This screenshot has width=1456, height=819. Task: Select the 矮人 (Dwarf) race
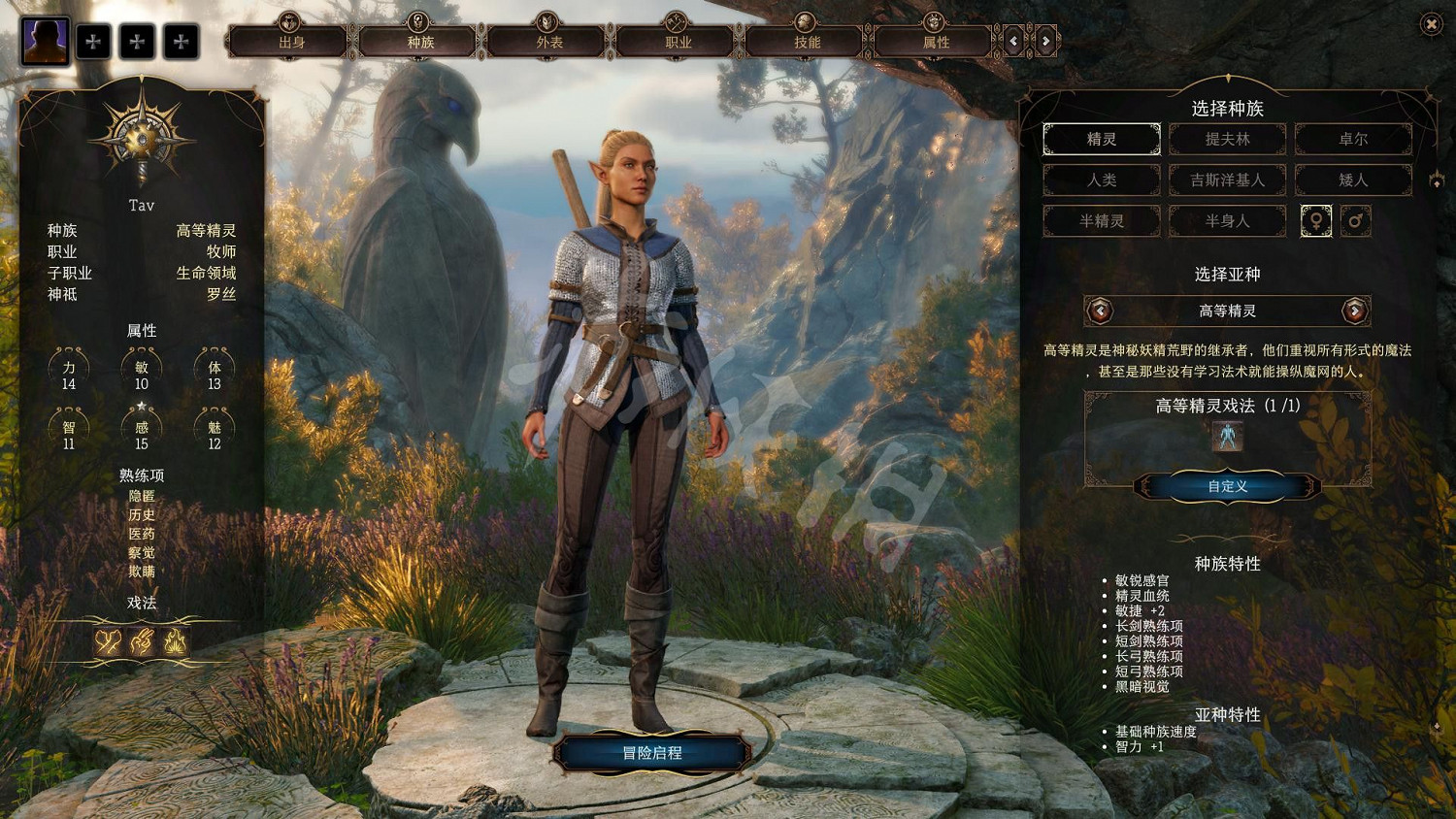tap(1352, 180)
